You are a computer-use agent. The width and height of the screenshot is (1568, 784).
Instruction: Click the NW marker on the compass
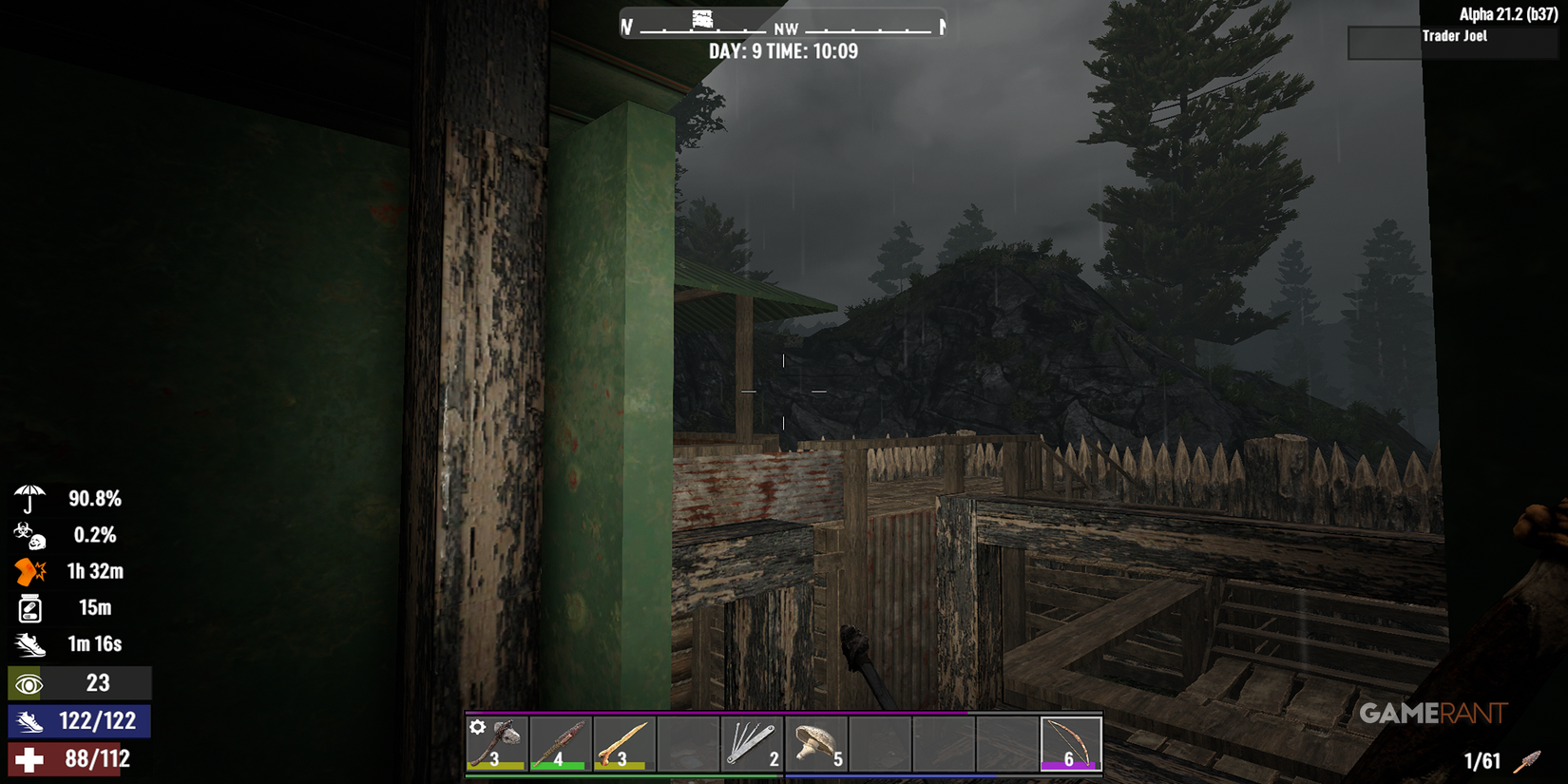pyautogui.click(x=785, y=29)
